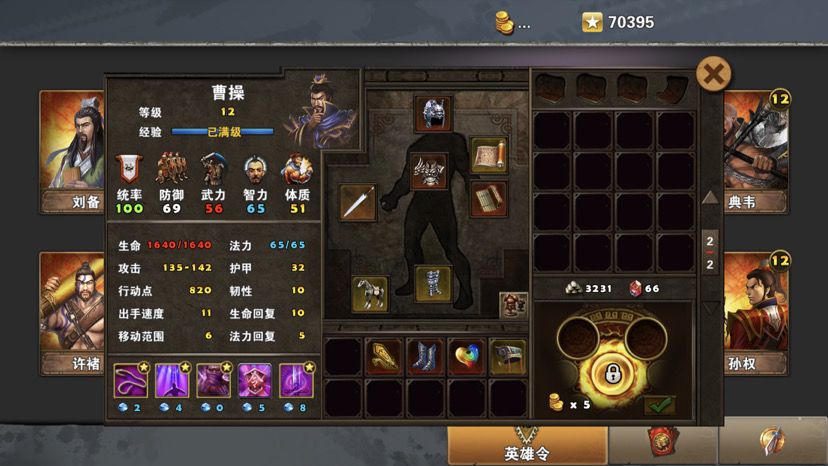The height and width of the screenshot is (466, 828).
Task: Choose the 孙权 hero card
Action: pos(755,311)
